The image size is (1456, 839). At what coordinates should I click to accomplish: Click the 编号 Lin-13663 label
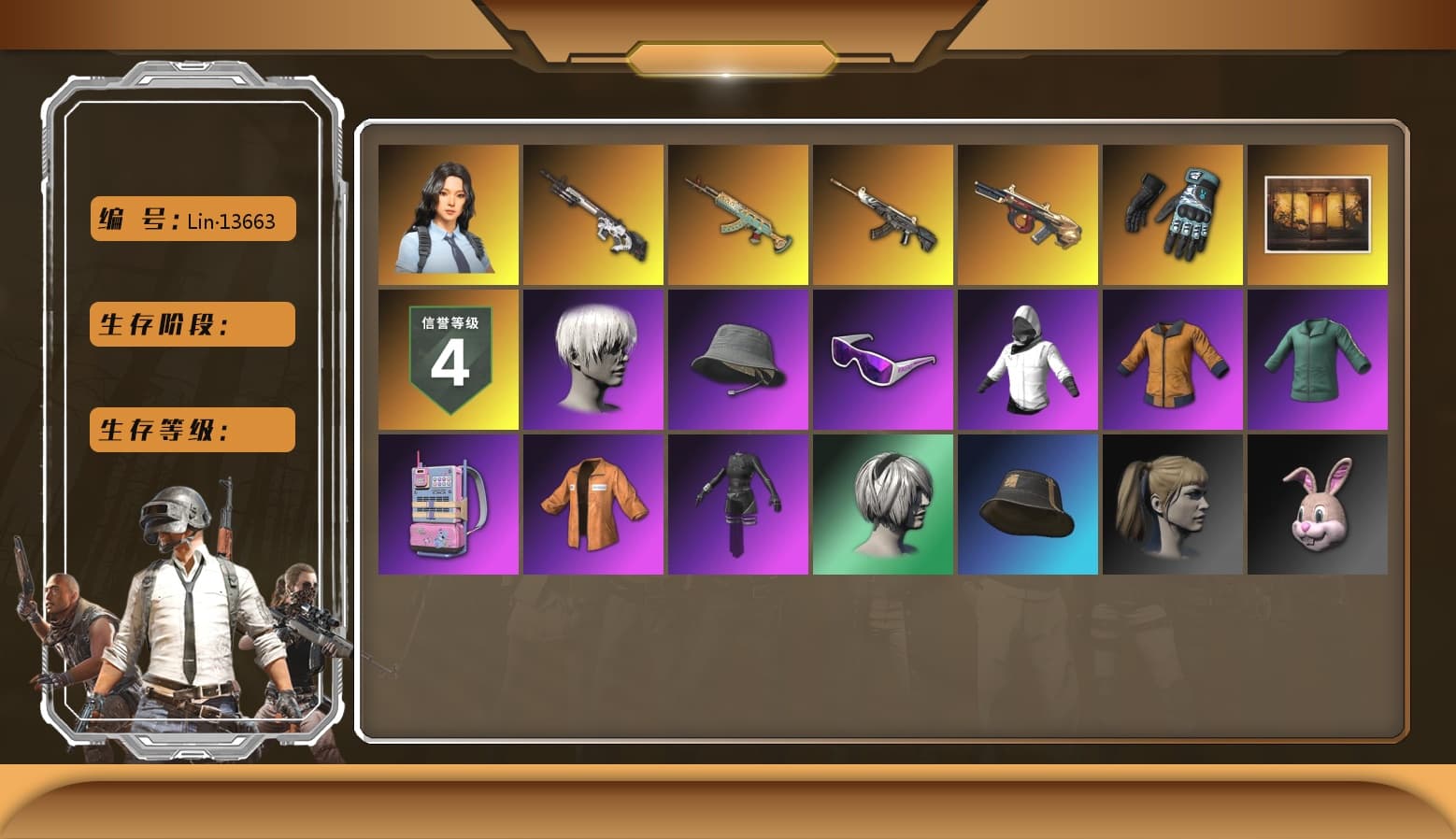point(191,219)
